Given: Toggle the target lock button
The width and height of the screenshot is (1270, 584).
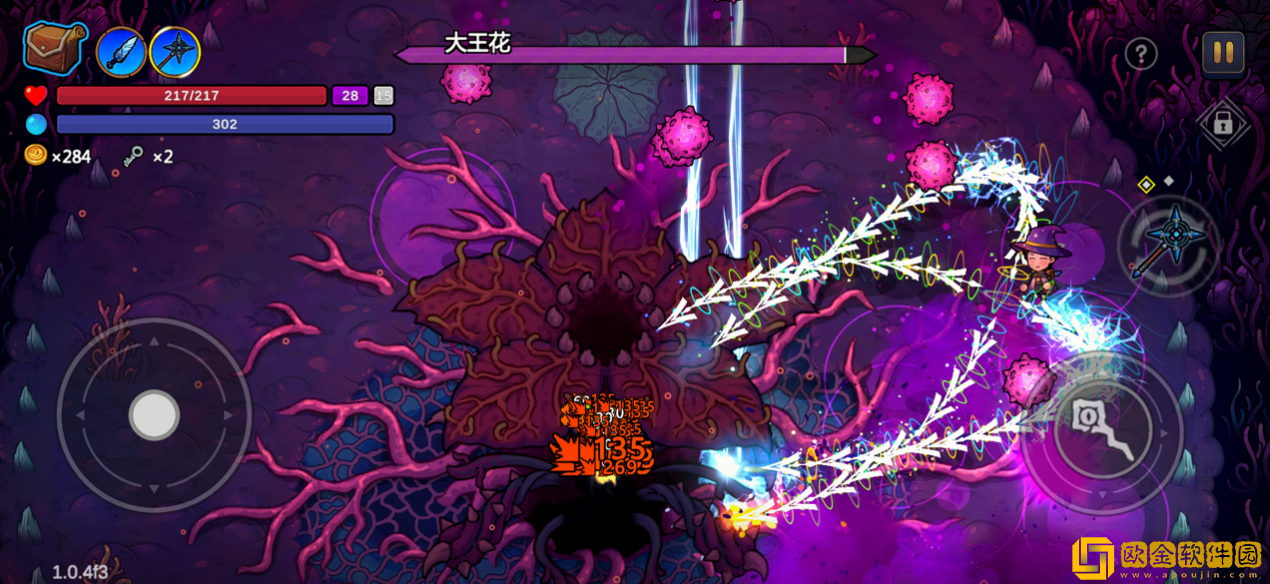Looking at the screenshot, I should click(1221, 124).
